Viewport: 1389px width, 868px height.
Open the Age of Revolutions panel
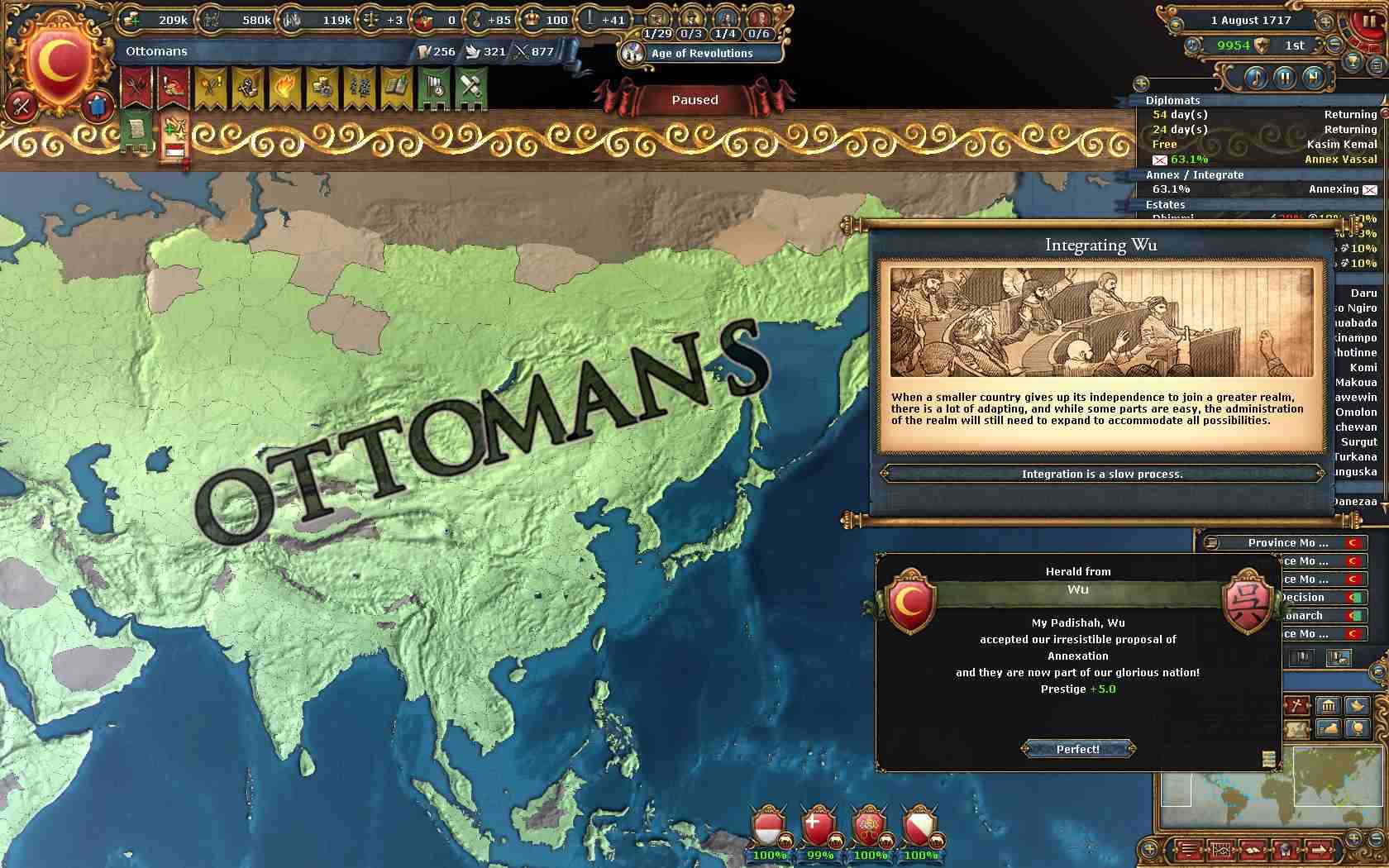coord(701,53)
